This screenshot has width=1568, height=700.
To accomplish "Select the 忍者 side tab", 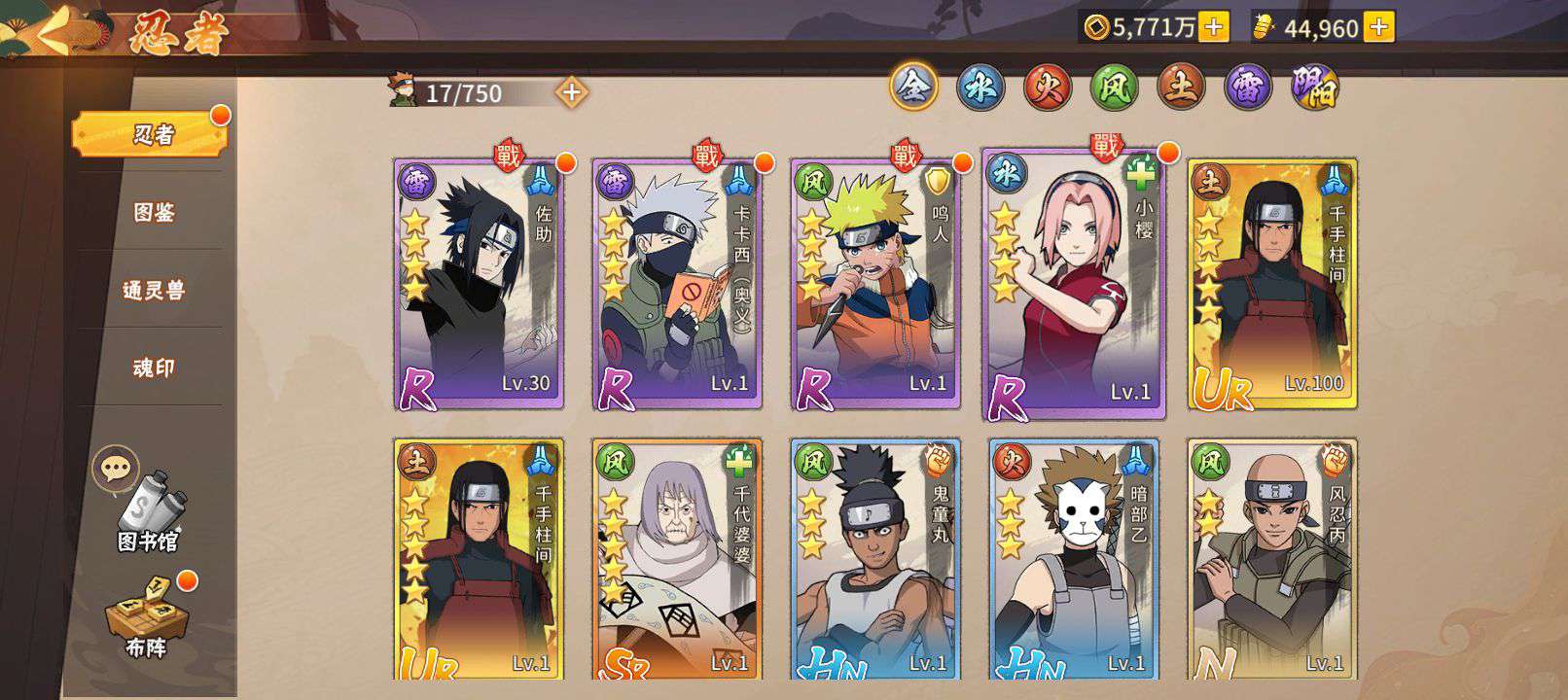I will click(x=151, y=134).
